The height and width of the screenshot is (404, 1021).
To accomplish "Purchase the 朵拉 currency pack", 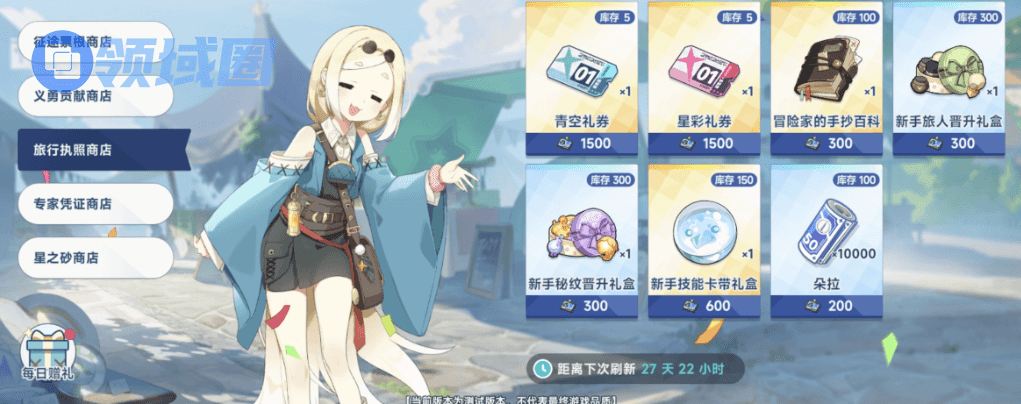I will click(x=827, y=240).
